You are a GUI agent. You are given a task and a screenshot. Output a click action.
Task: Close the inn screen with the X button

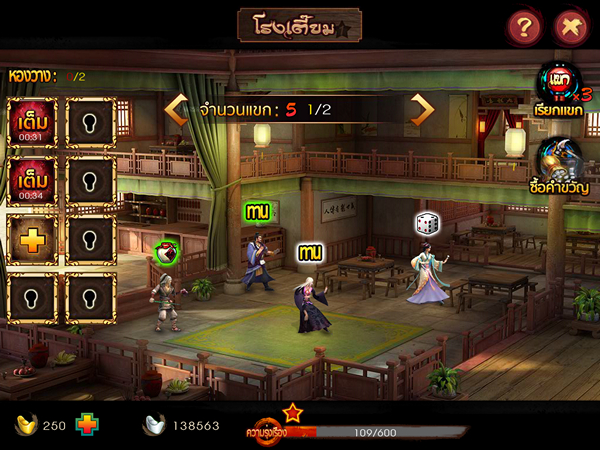pos(570,27)
